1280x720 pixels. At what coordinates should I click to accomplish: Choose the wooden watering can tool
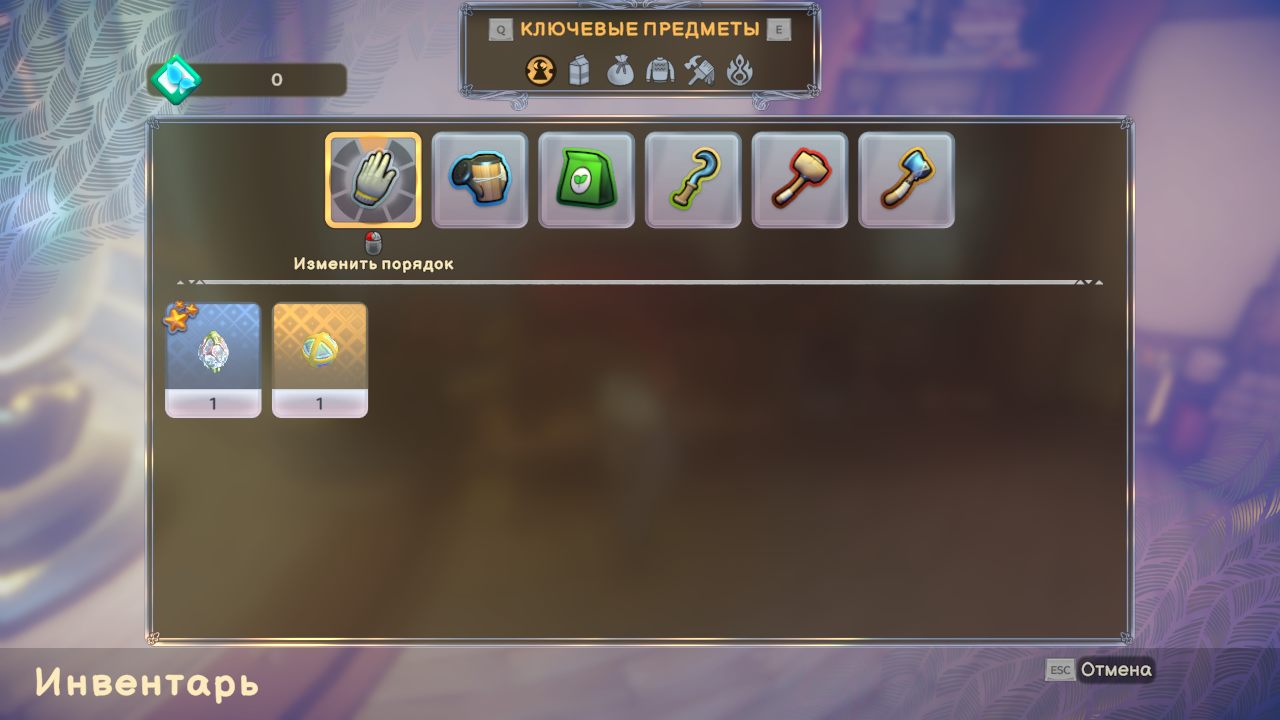tap(480, 180)
